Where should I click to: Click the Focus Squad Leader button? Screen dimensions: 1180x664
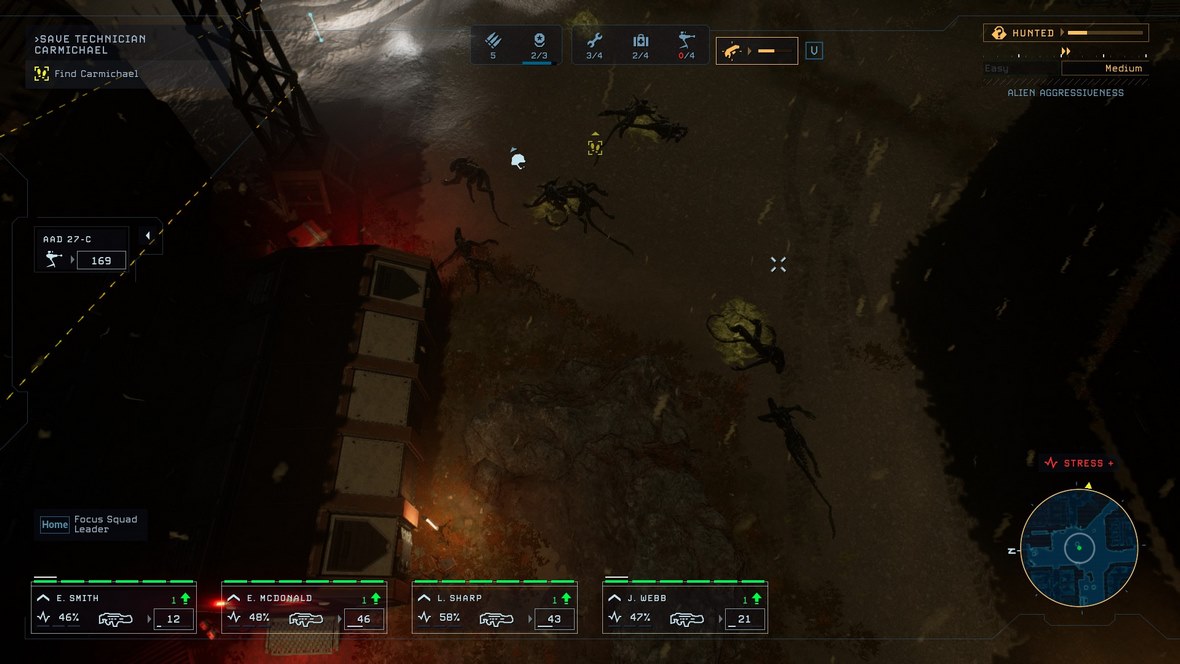[90, 524]
